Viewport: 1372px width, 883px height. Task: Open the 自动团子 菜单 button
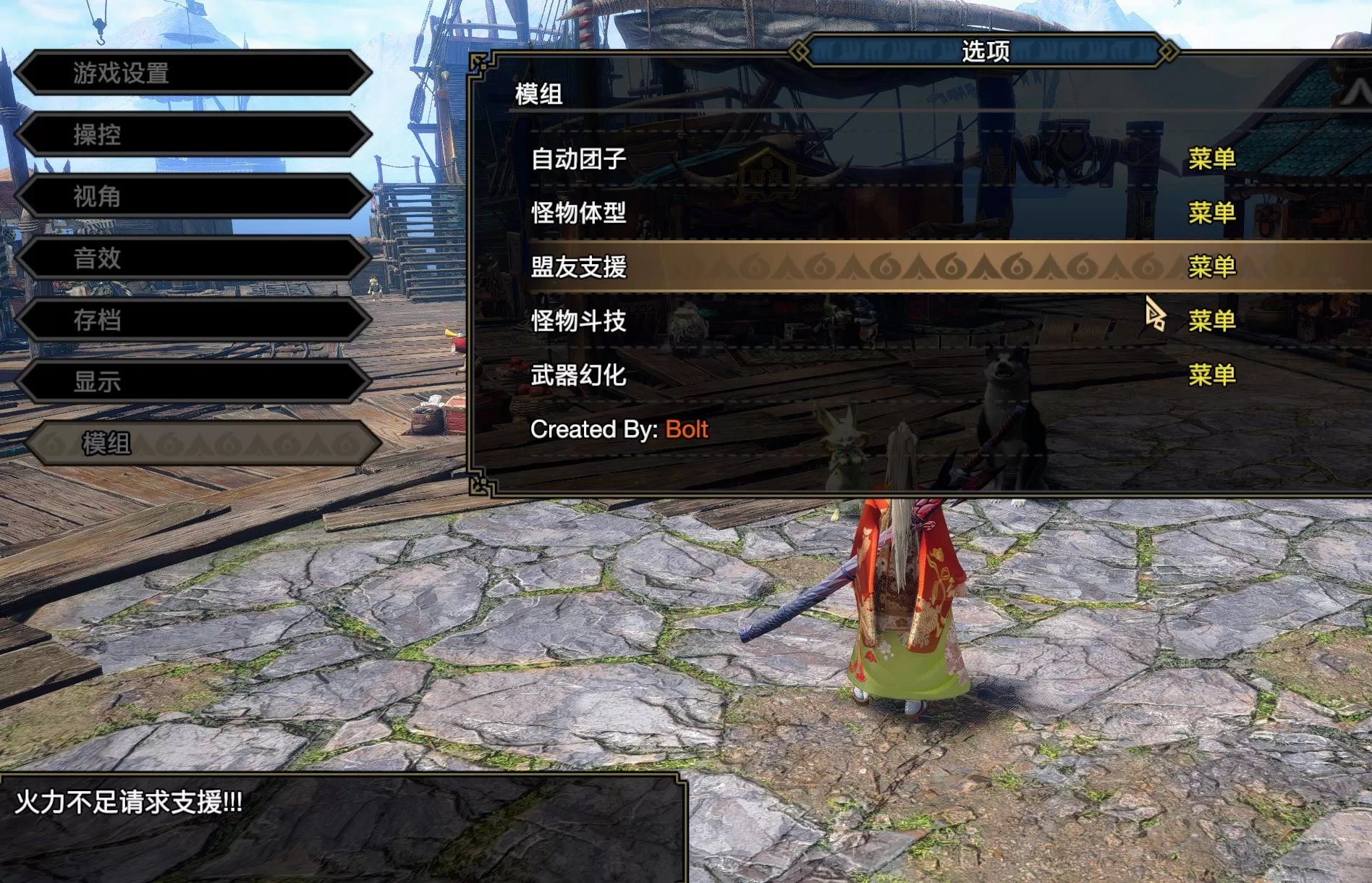tap(1211, 160)
